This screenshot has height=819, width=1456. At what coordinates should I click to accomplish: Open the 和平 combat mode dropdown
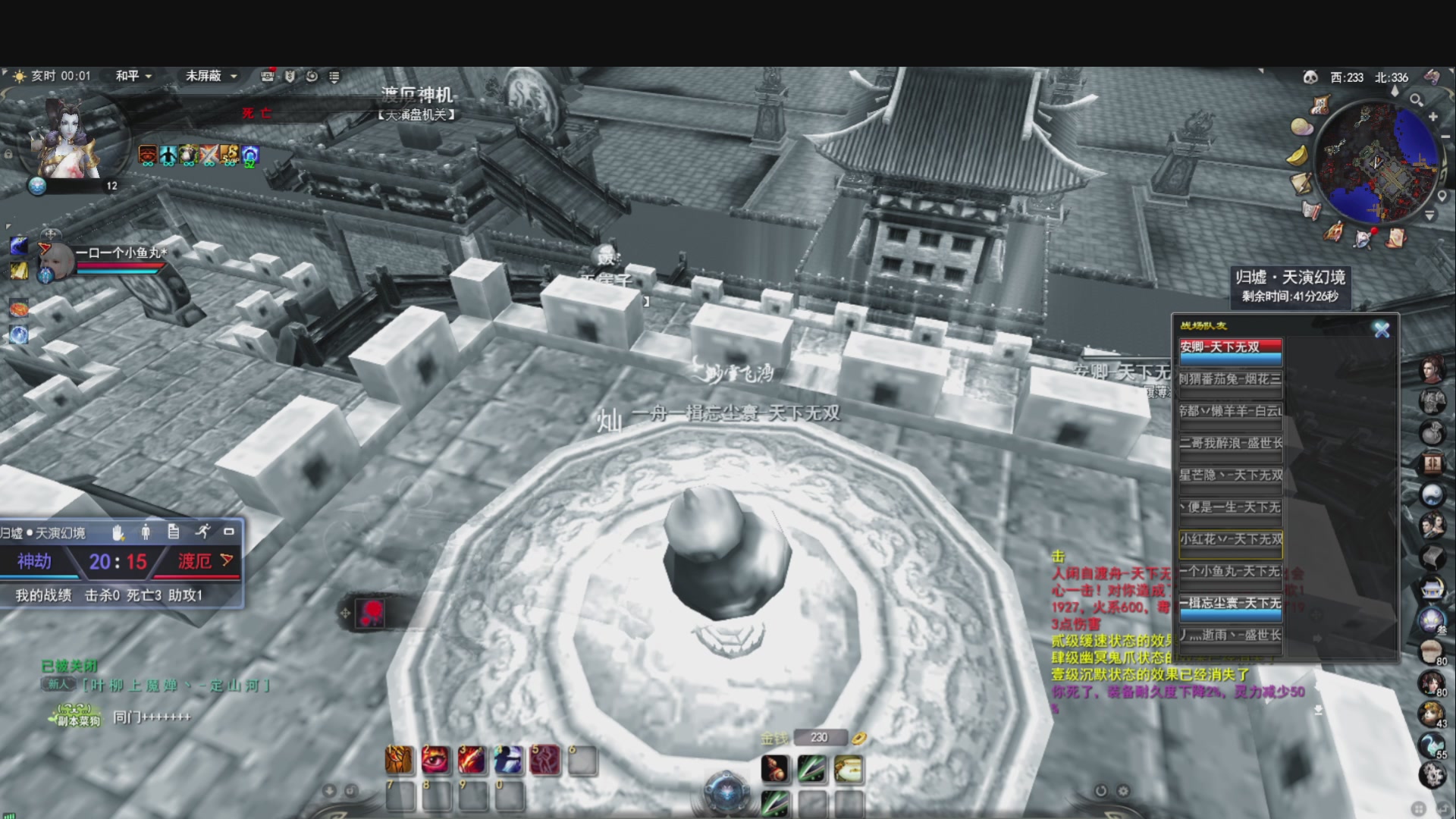133,76
